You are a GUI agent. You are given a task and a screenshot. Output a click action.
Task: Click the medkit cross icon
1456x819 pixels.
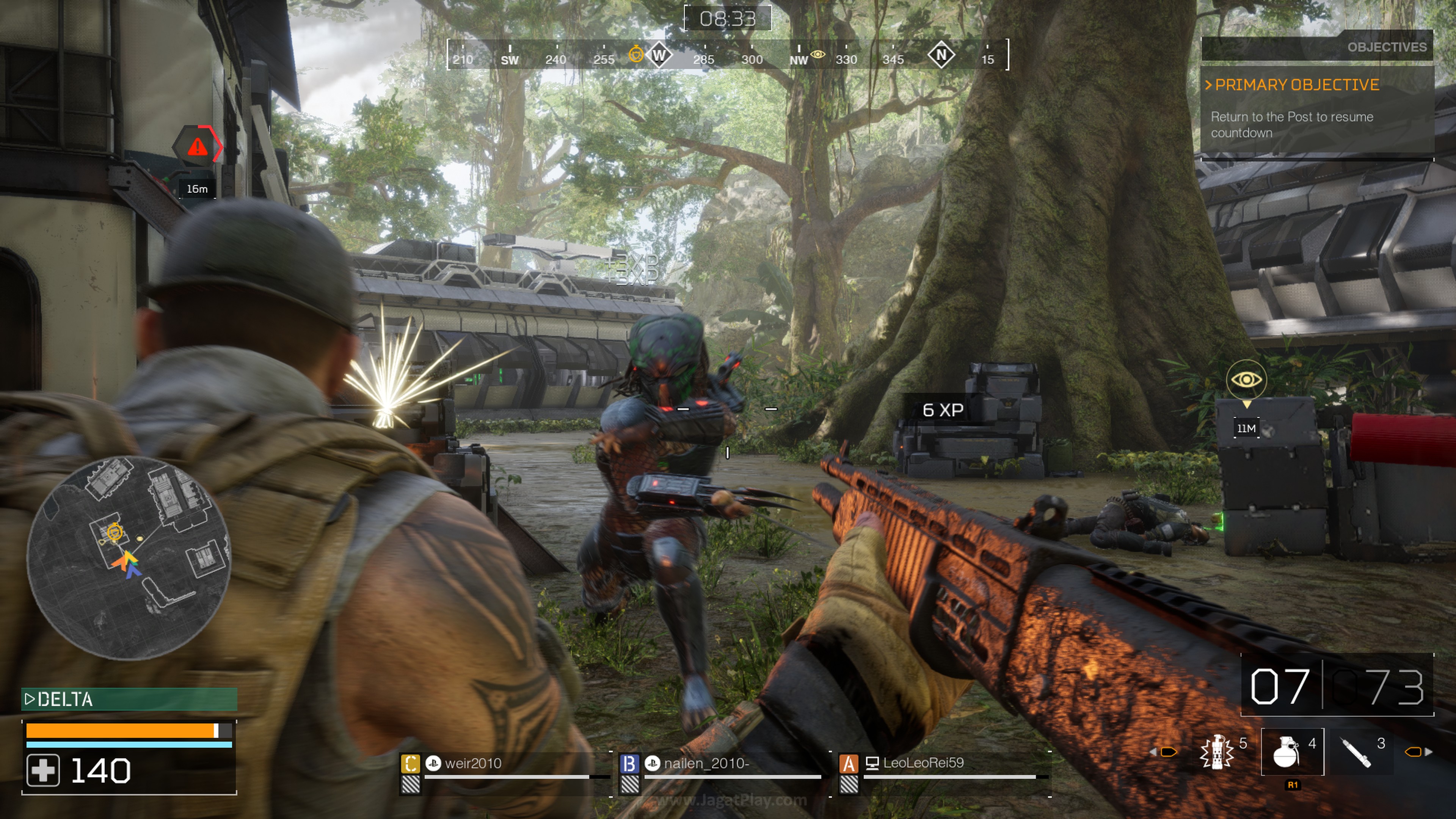click(43, 770)
